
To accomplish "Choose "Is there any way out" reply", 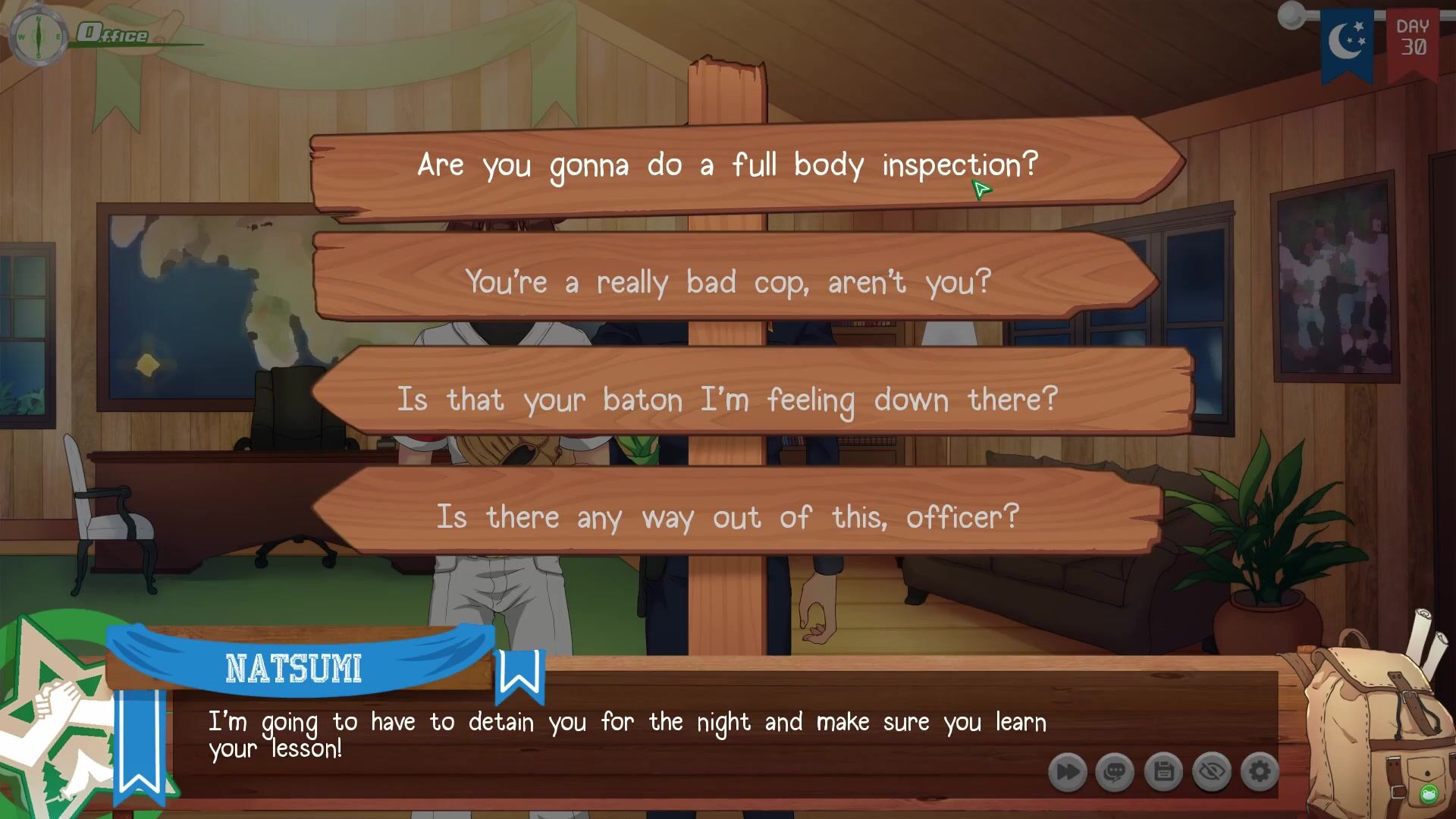I will pyautogui.click(x=728, y=517).
